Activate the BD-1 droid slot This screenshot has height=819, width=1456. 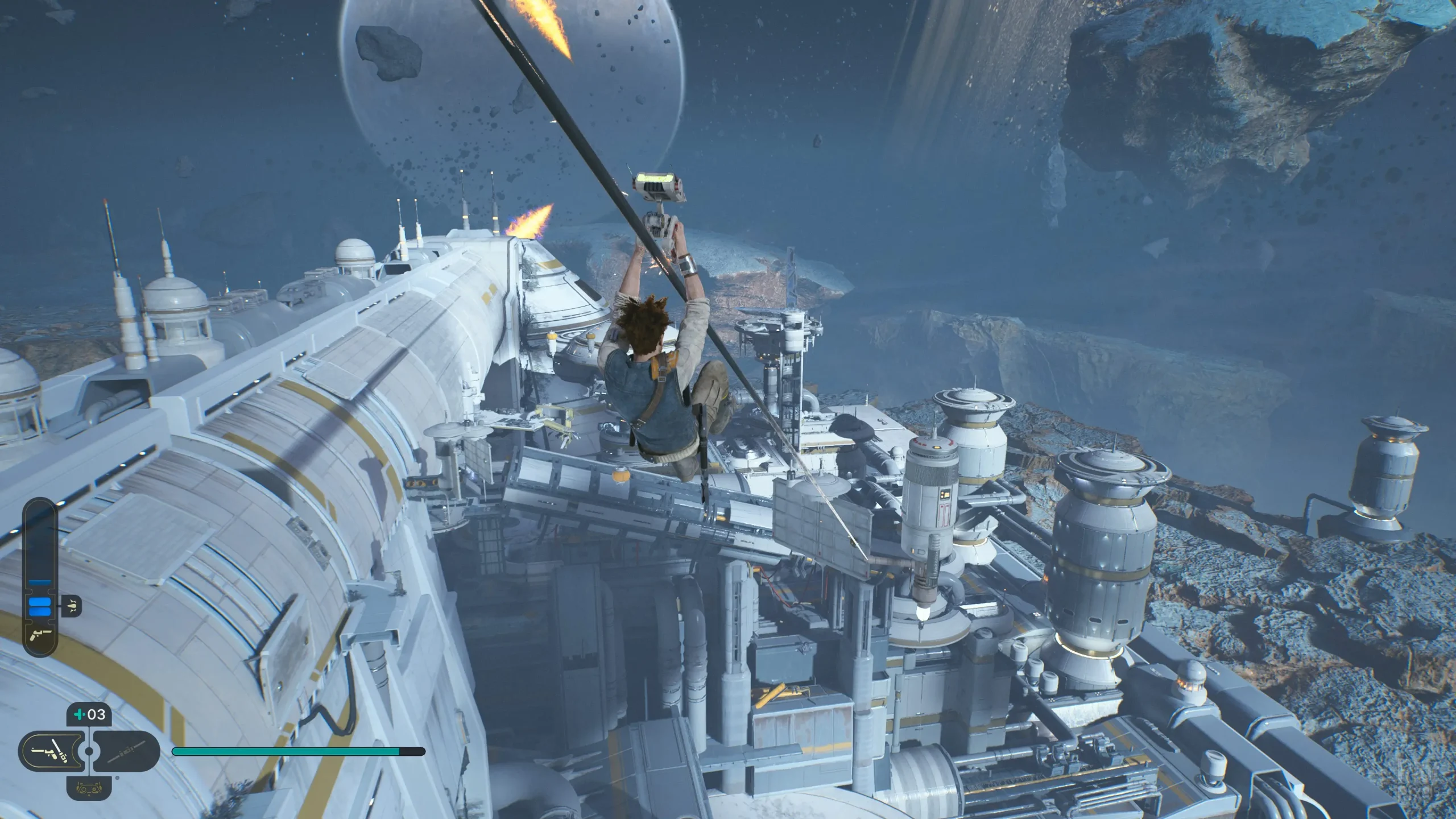(89, 789)
